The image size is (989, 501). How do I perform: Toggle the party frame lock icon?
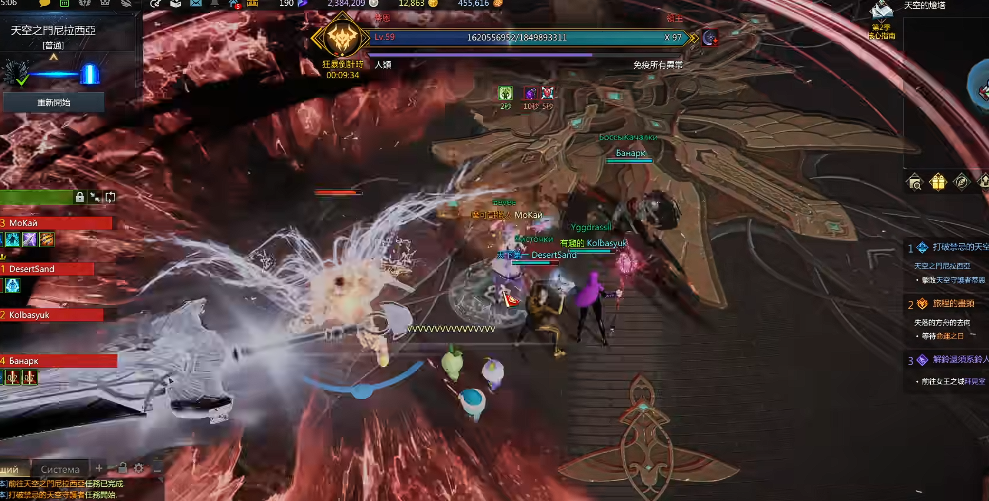point(79,197)
